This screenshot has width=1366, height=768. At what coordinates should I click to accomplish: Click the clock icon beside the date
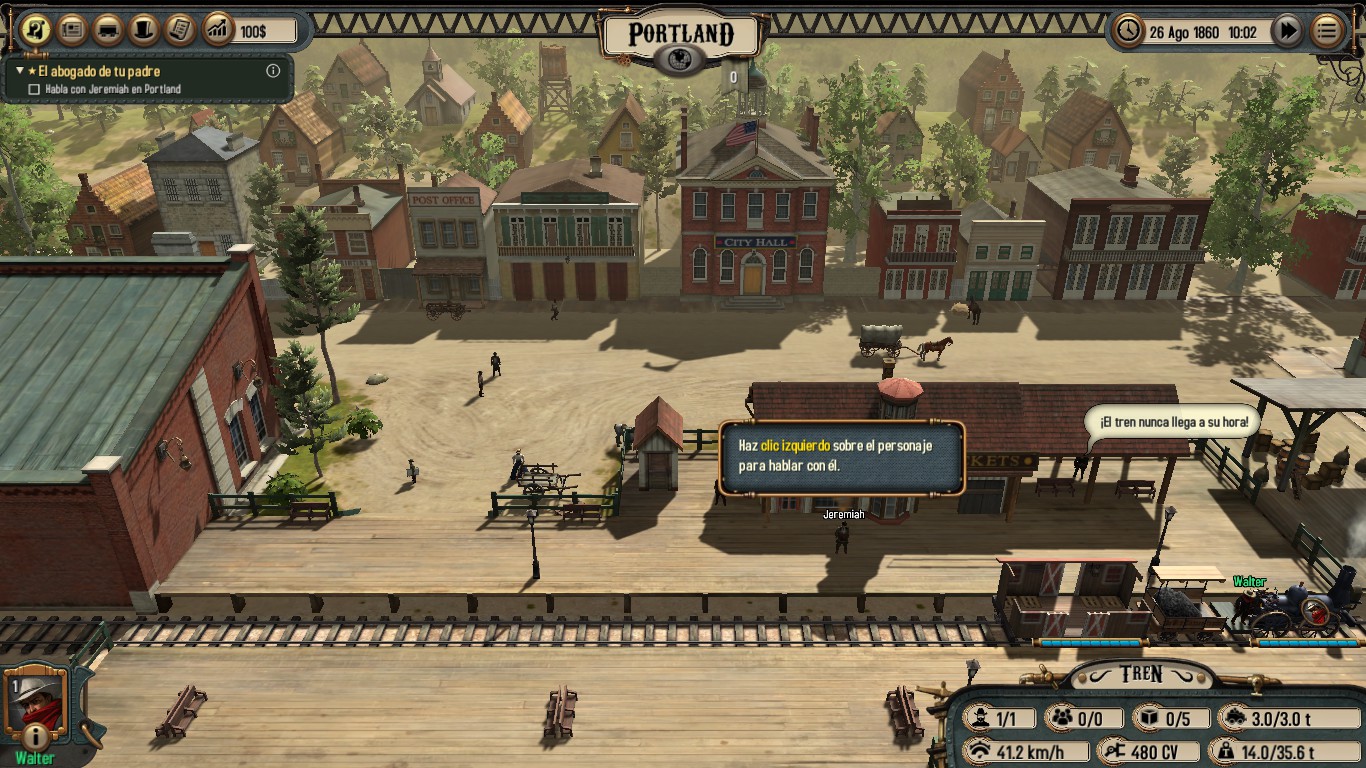click(1128, 31)
